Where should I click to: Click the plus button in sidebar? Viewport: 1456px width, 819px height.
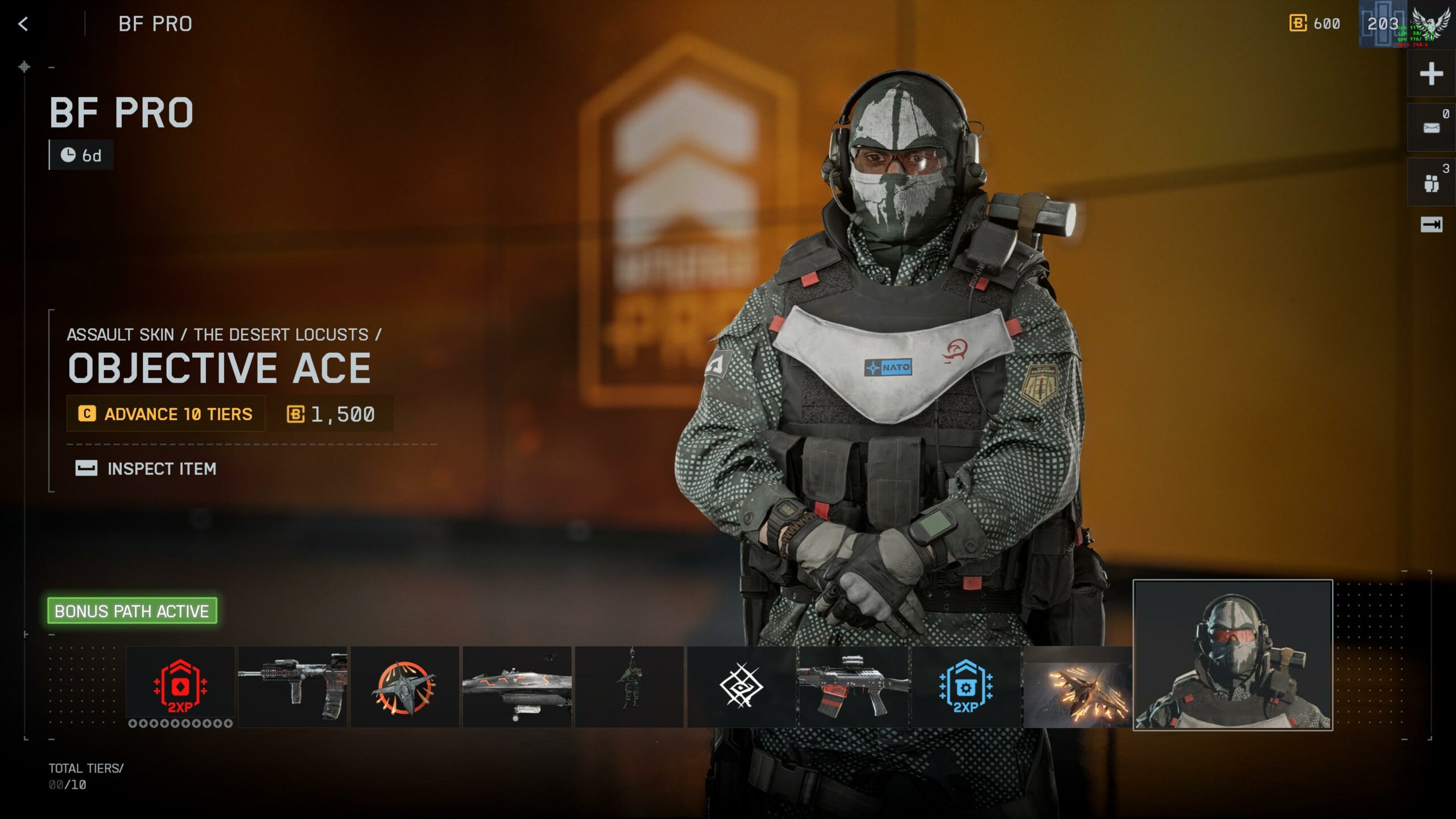pyautogui.click(x=1431, y=74)
